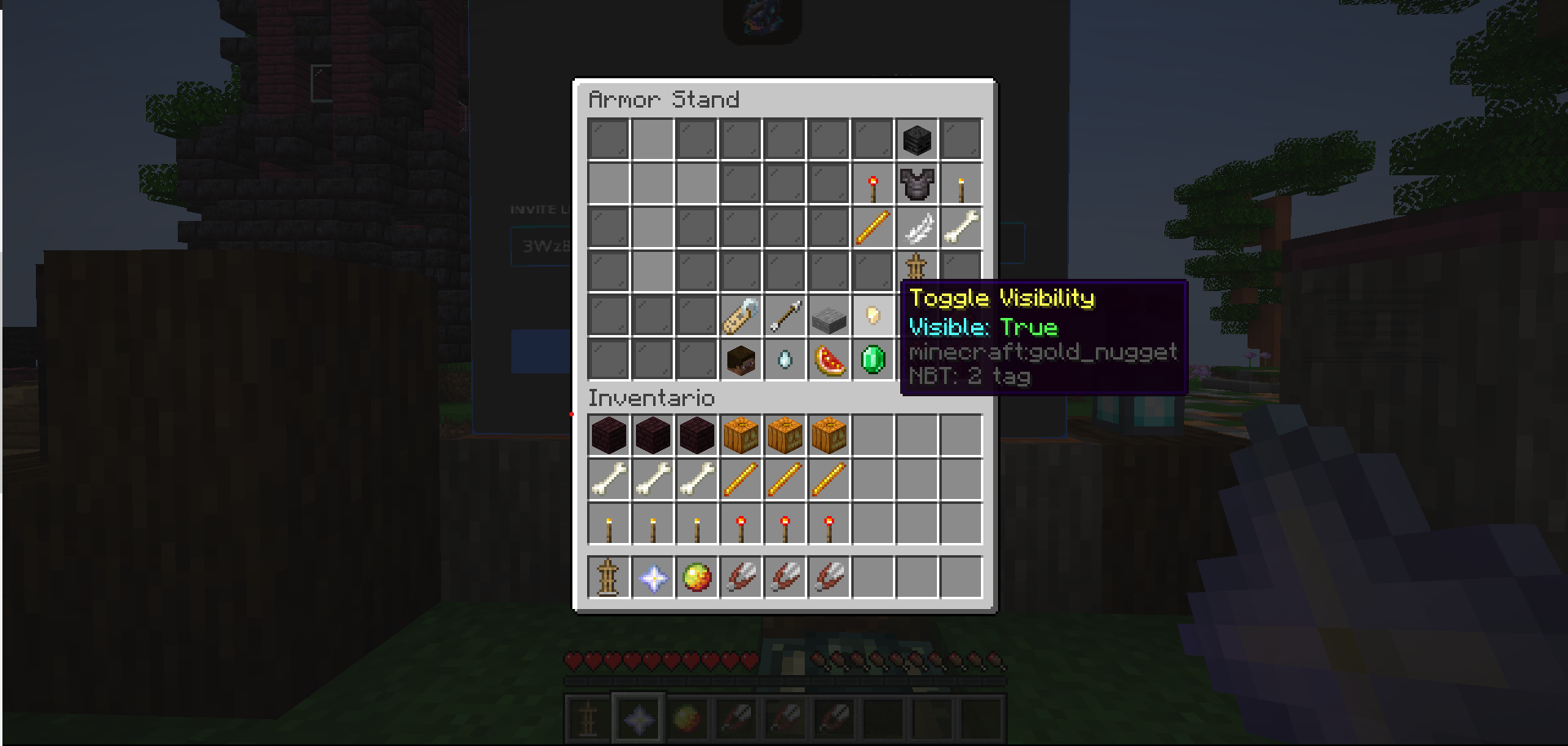Screen dimensions: 1568x746
Task: Select the emerald item
Action: pyautogui.click(x=872, y=360)
